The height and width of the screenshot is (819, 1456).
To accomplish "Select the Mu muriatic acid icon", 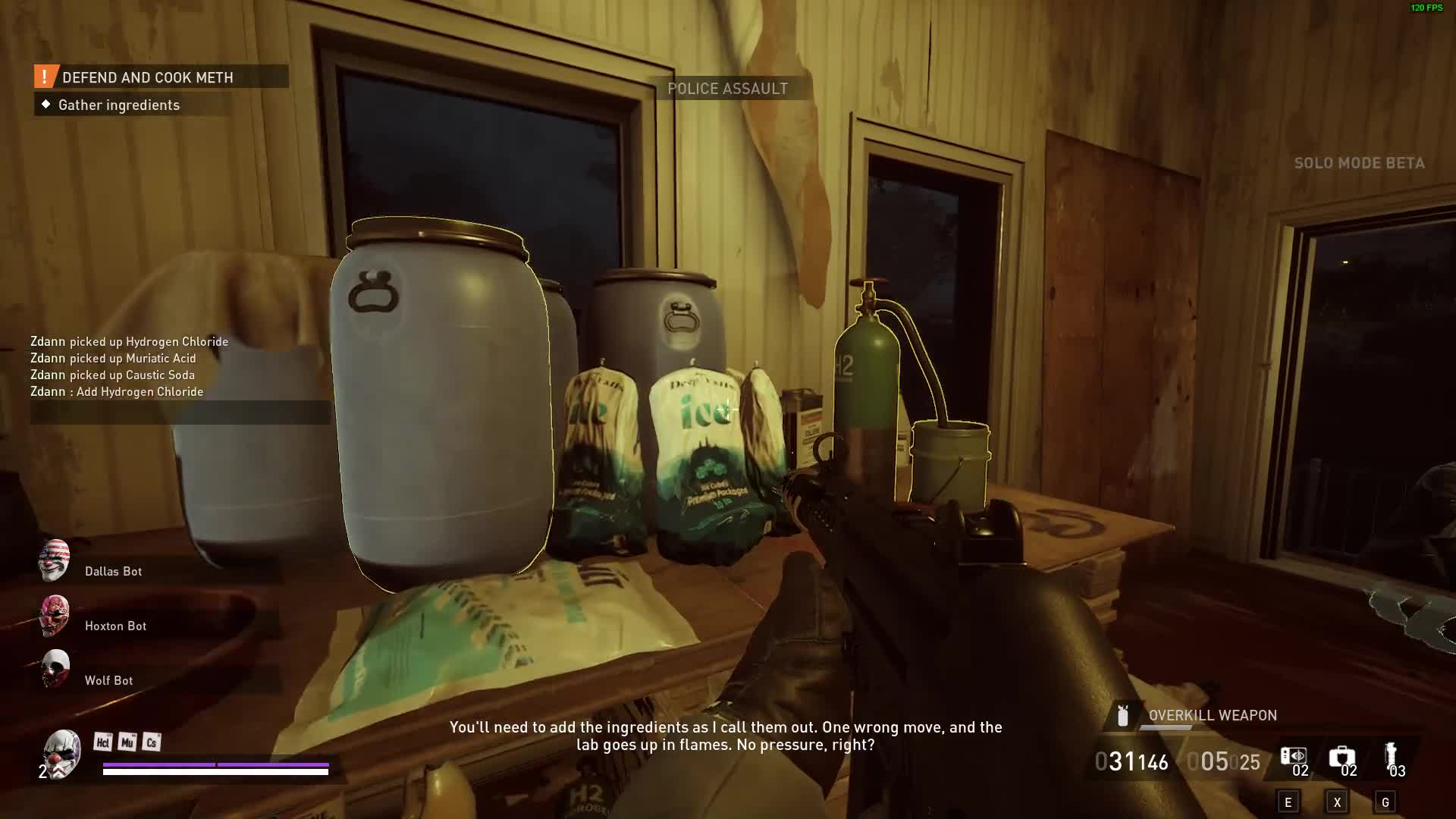I will tap(127, 742).
